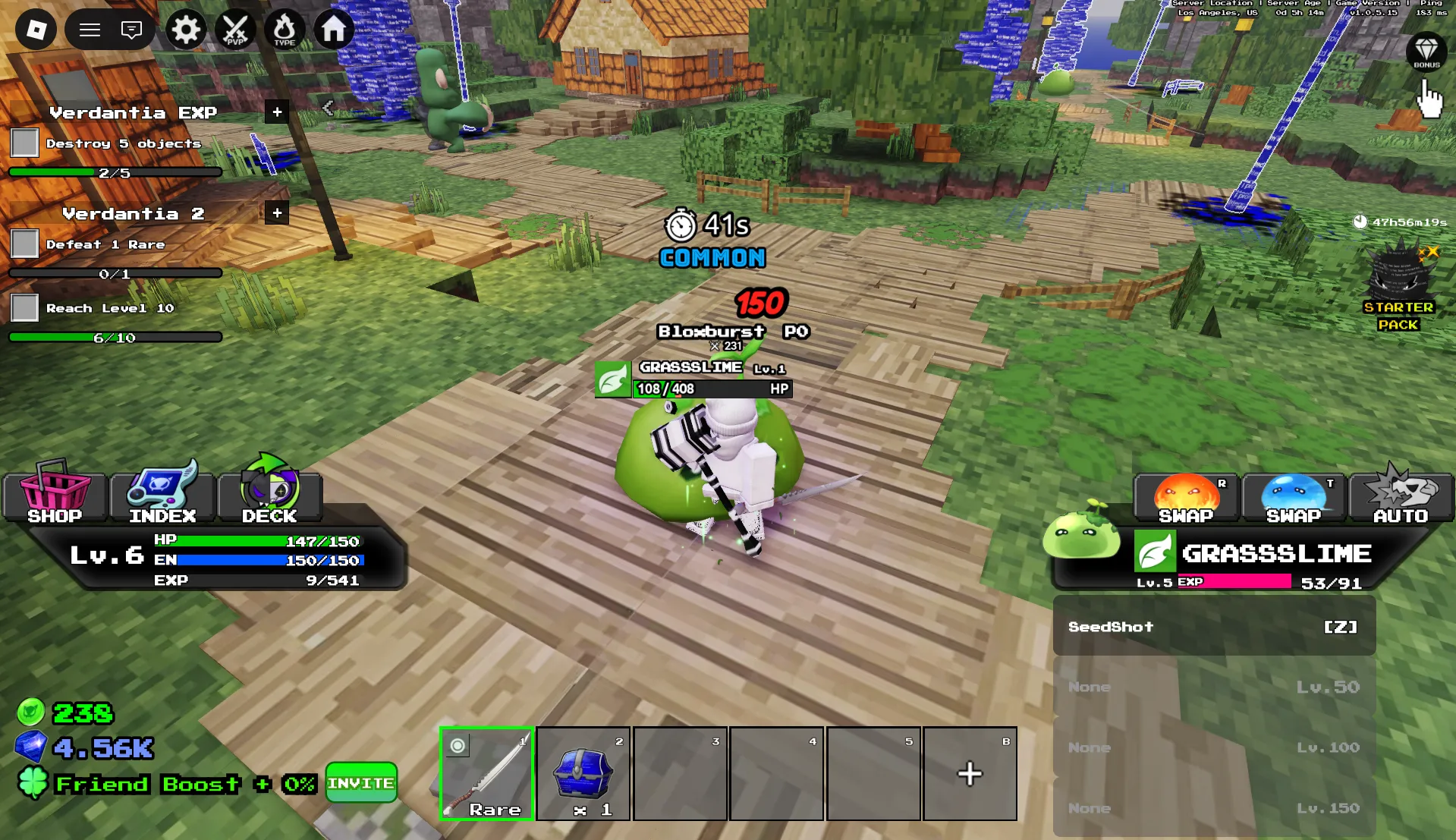Toggle the crossed swords PVP button
Viewport: 1456px width, 840px height.
pos(235,30)
